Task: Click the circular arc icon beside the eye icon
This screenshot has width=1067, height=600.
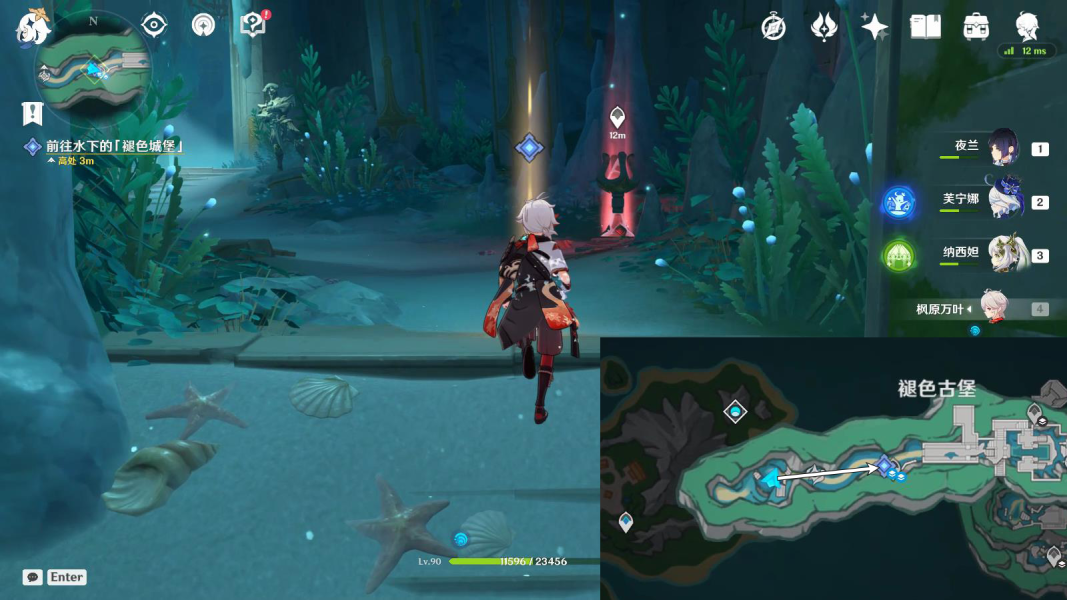Action: point(204,24)
